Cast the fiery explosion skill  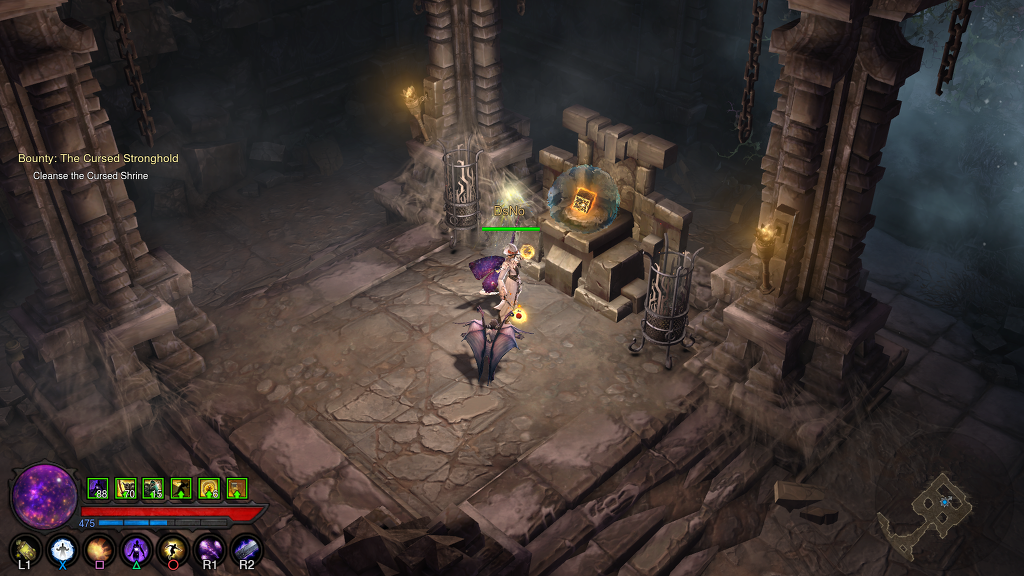99,549
